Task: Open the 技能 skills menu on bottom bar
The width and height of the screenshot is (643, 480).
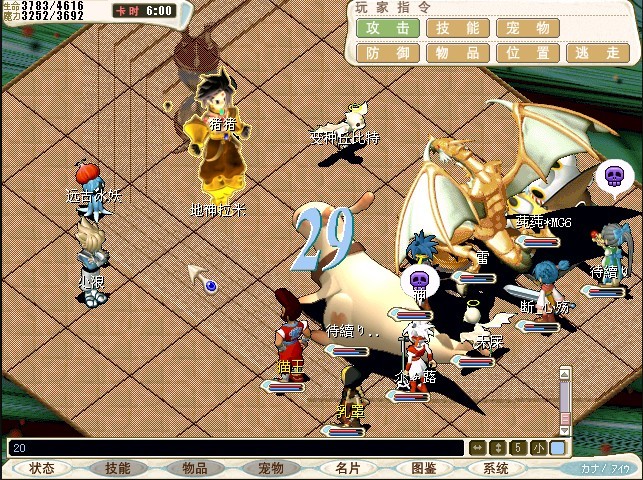Action: 118,468
